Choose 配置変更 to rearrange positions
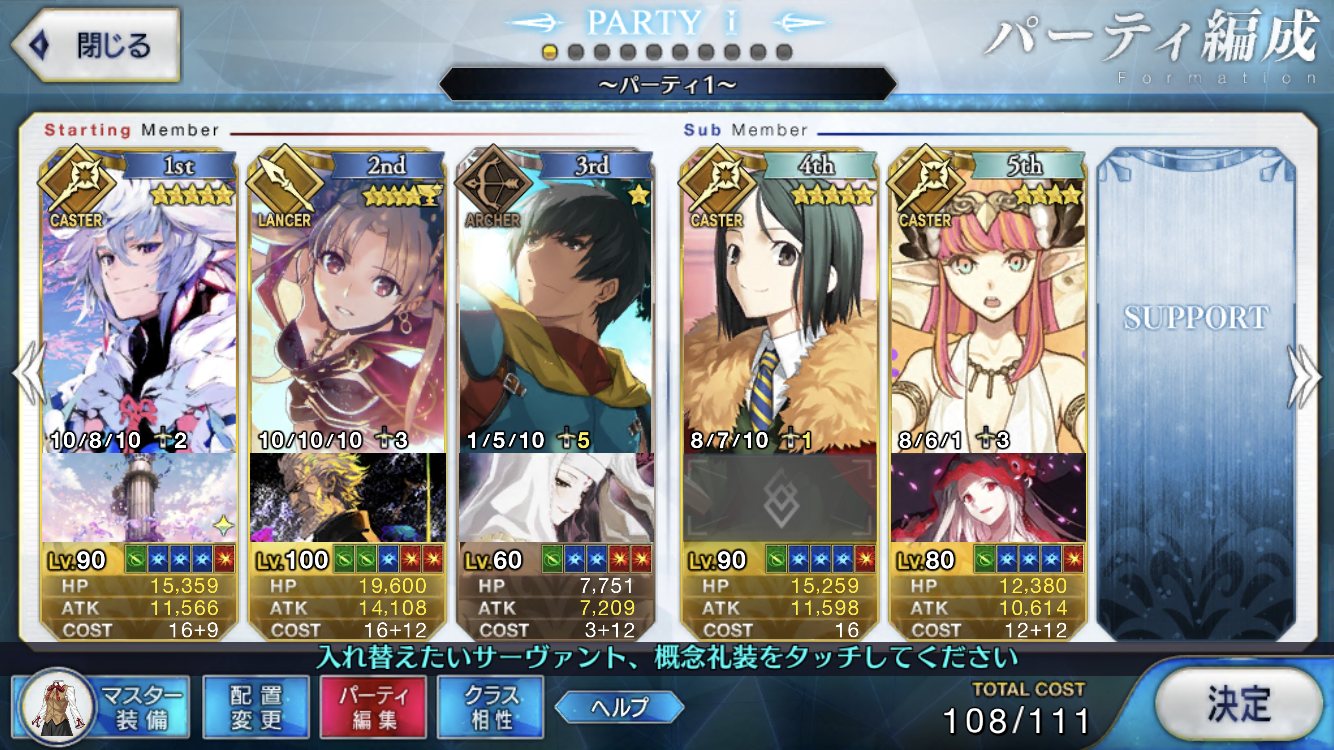 [255, 707]
